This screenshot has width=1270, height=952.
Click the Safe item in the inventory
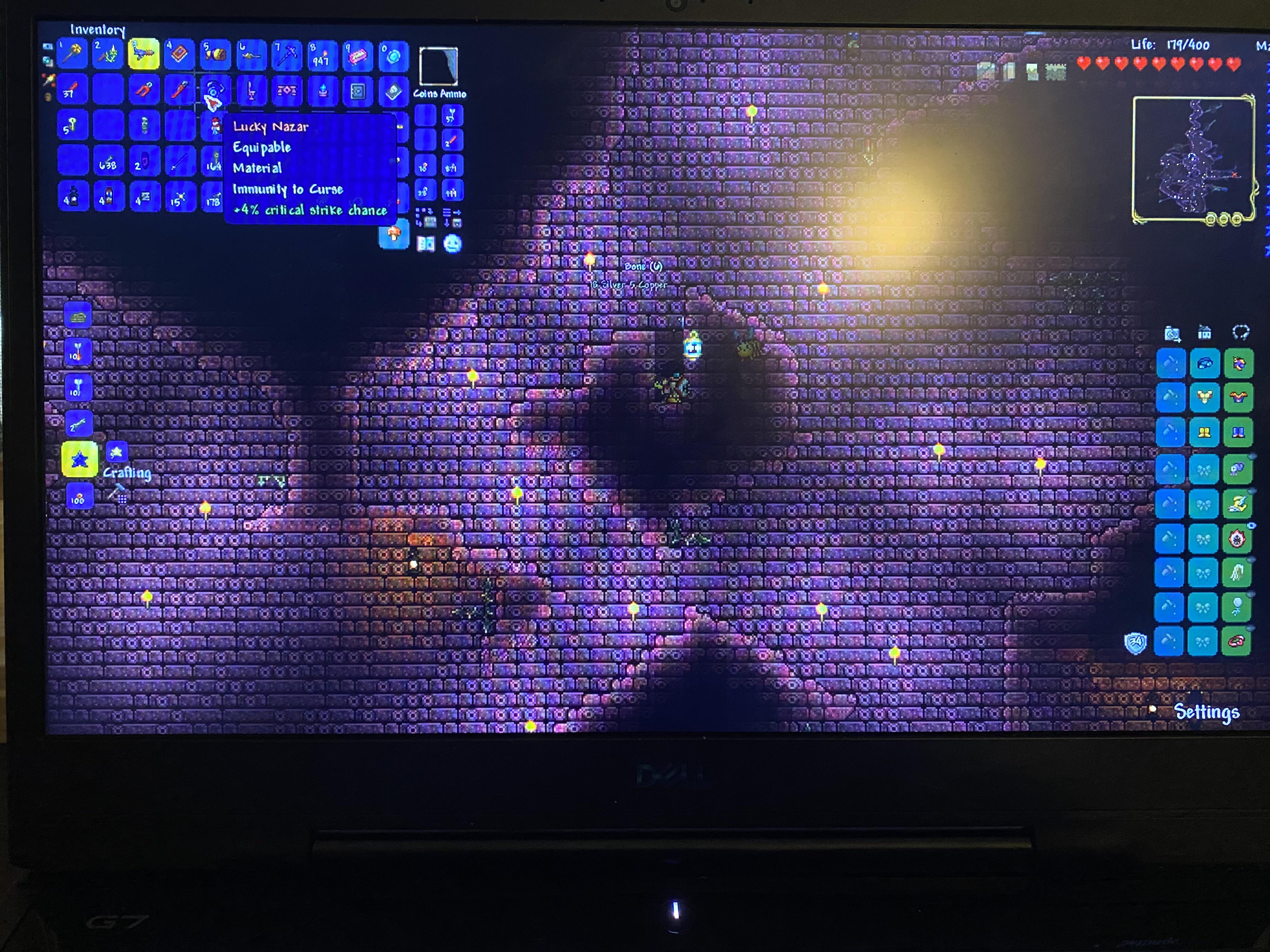(358, 91)
